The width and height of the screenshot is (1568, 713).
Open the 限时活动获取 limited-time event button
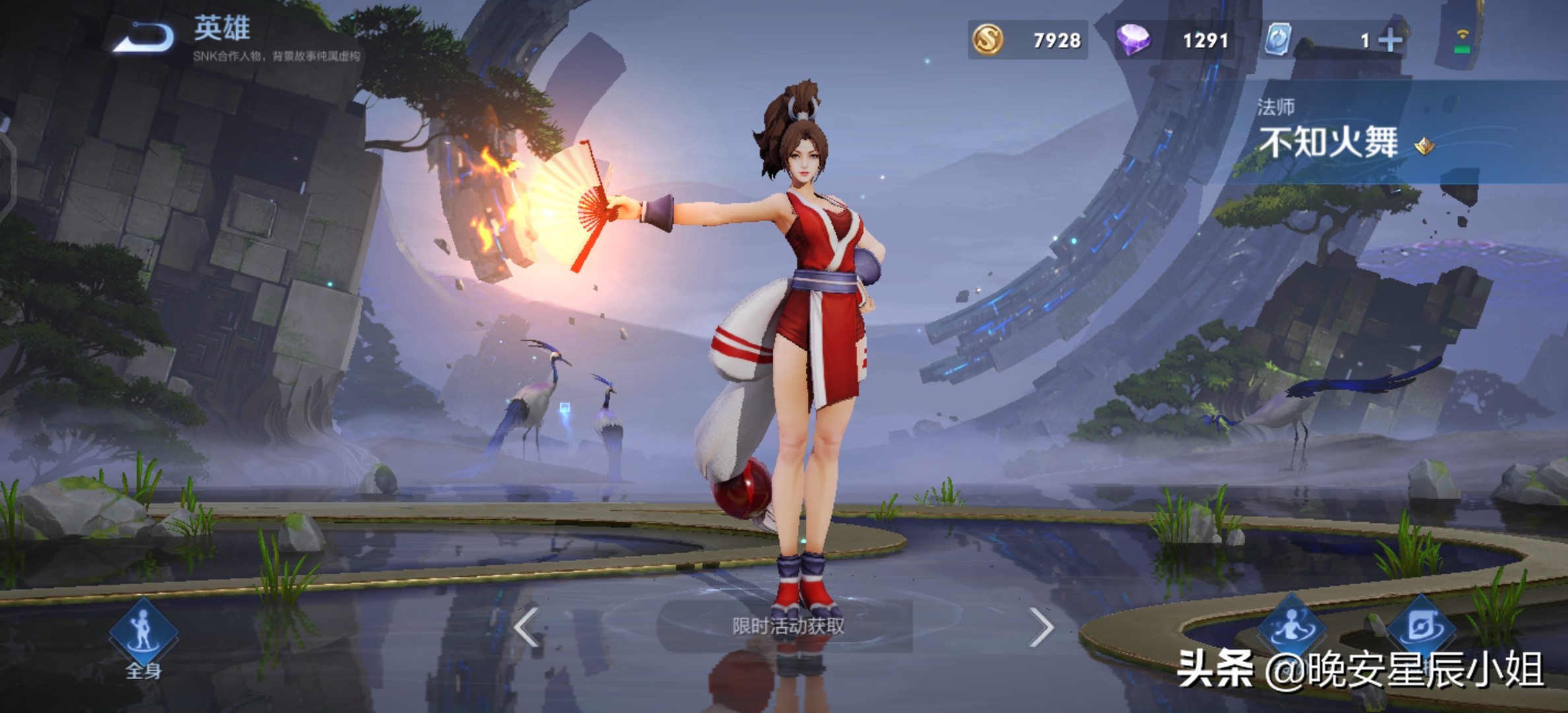(787, 626)
